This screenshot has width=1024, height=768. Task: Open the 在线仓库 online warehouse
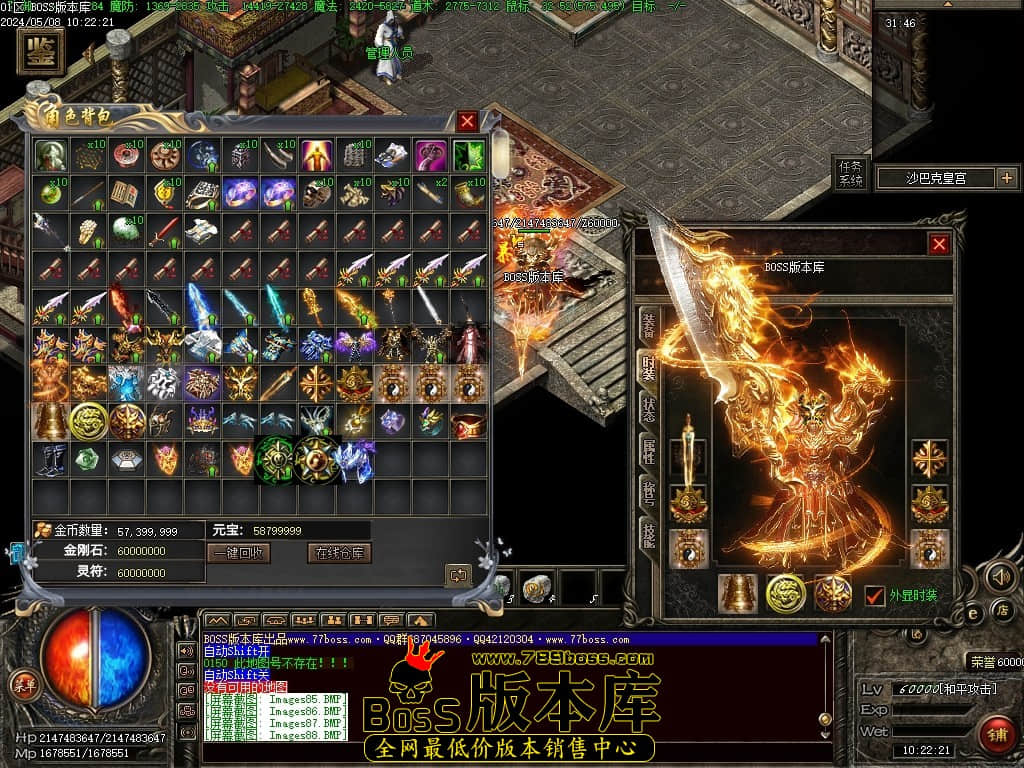339,553
